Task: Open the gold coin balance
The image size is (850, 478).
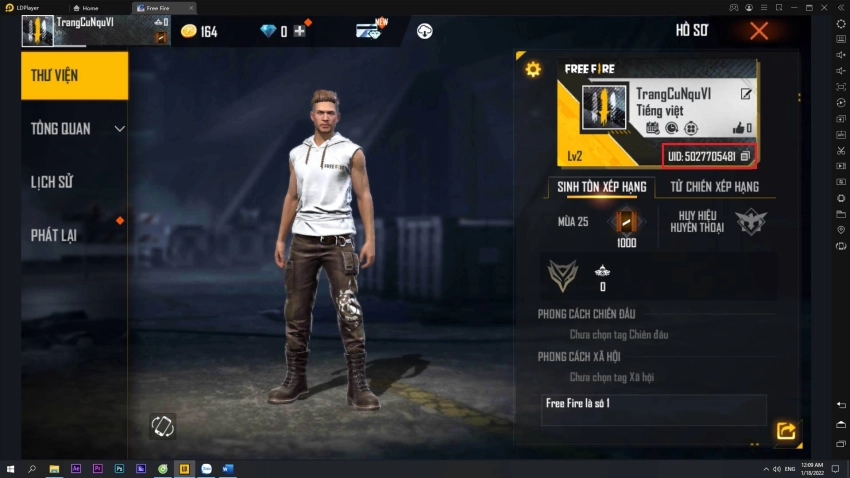Action: tap(199, 32)
